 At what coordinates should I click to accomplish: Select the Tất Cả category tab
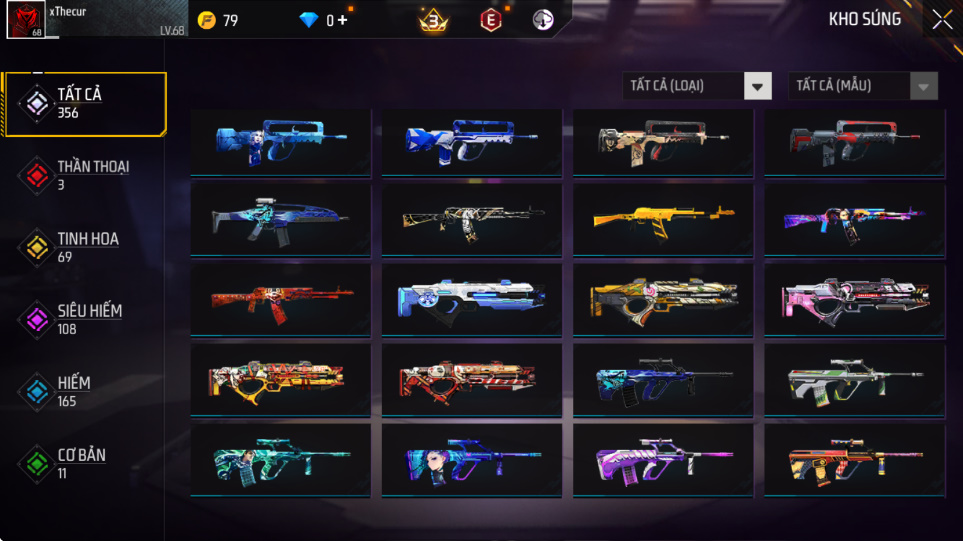pos(84,104)
